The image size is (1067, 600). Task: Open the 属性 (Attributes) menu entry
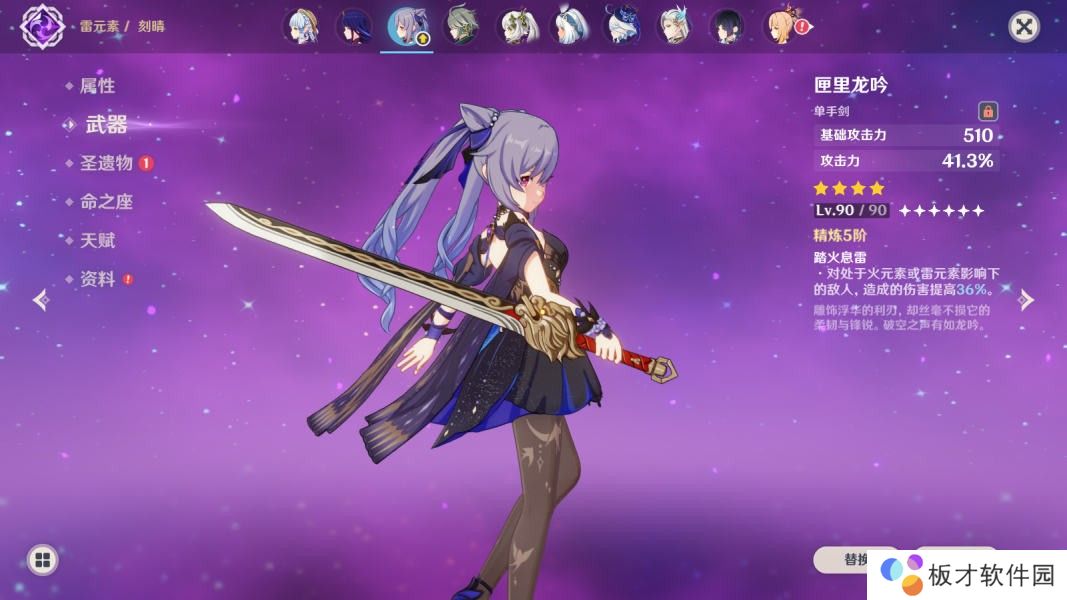coord(97,86)
